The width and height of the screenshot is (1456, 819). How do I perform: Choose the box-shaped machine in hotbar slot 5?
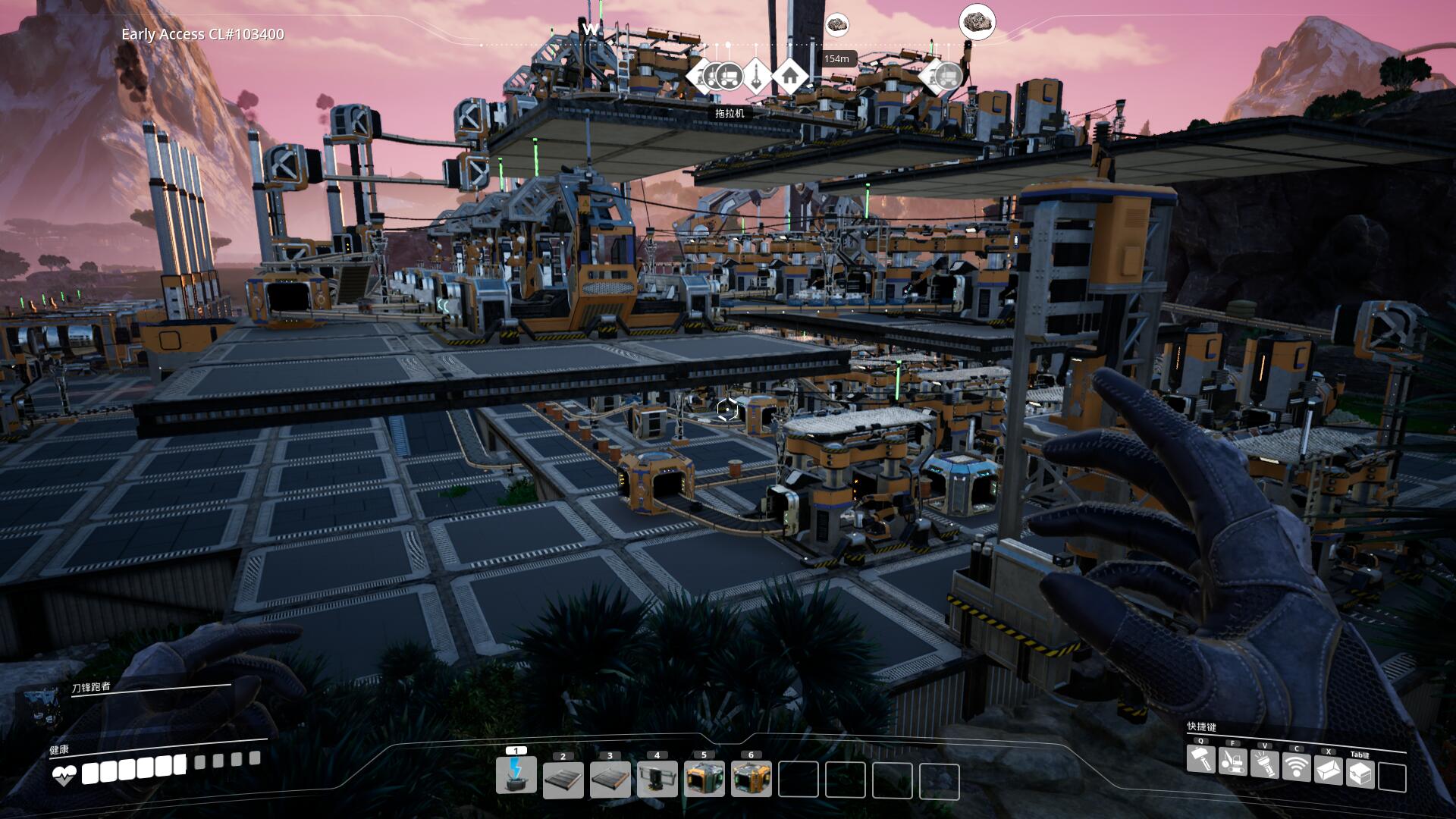pos(704,780)
